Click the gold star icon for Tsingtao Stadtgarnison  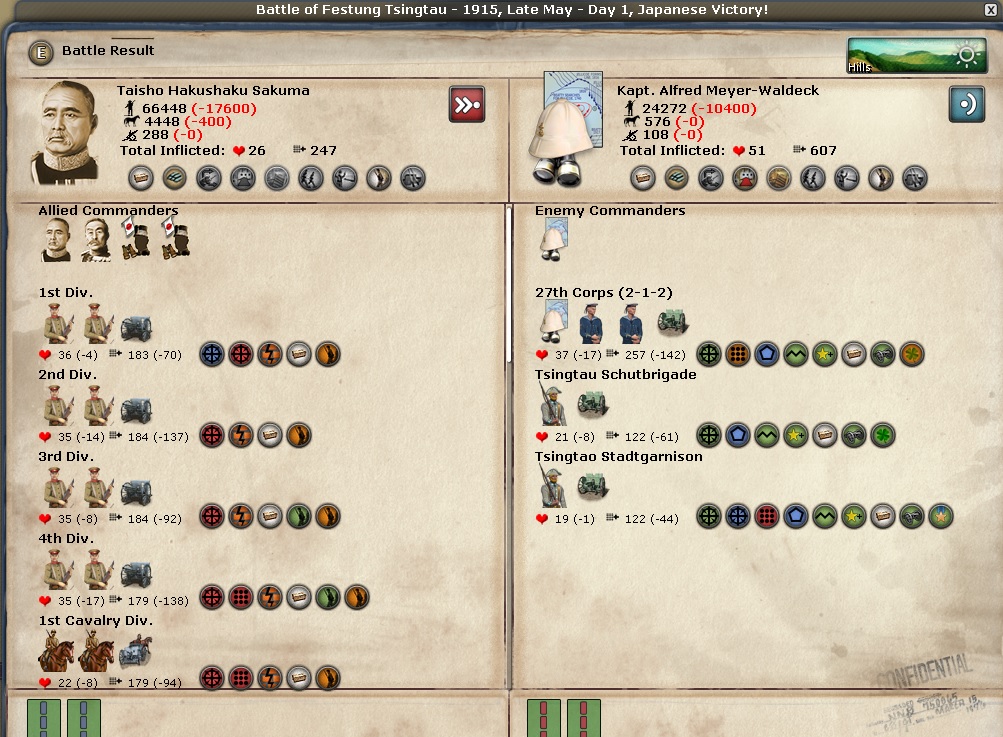[940, 517]
